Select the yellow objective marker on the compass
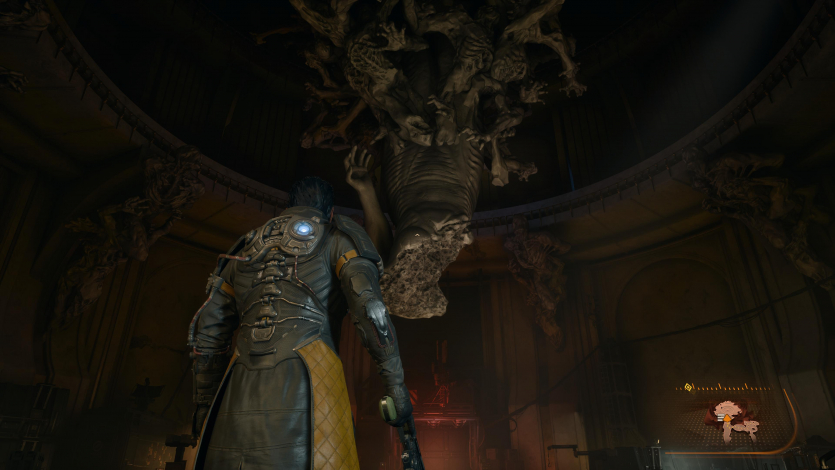This screenshot has width=835, height=470. [x=689, y=388]
